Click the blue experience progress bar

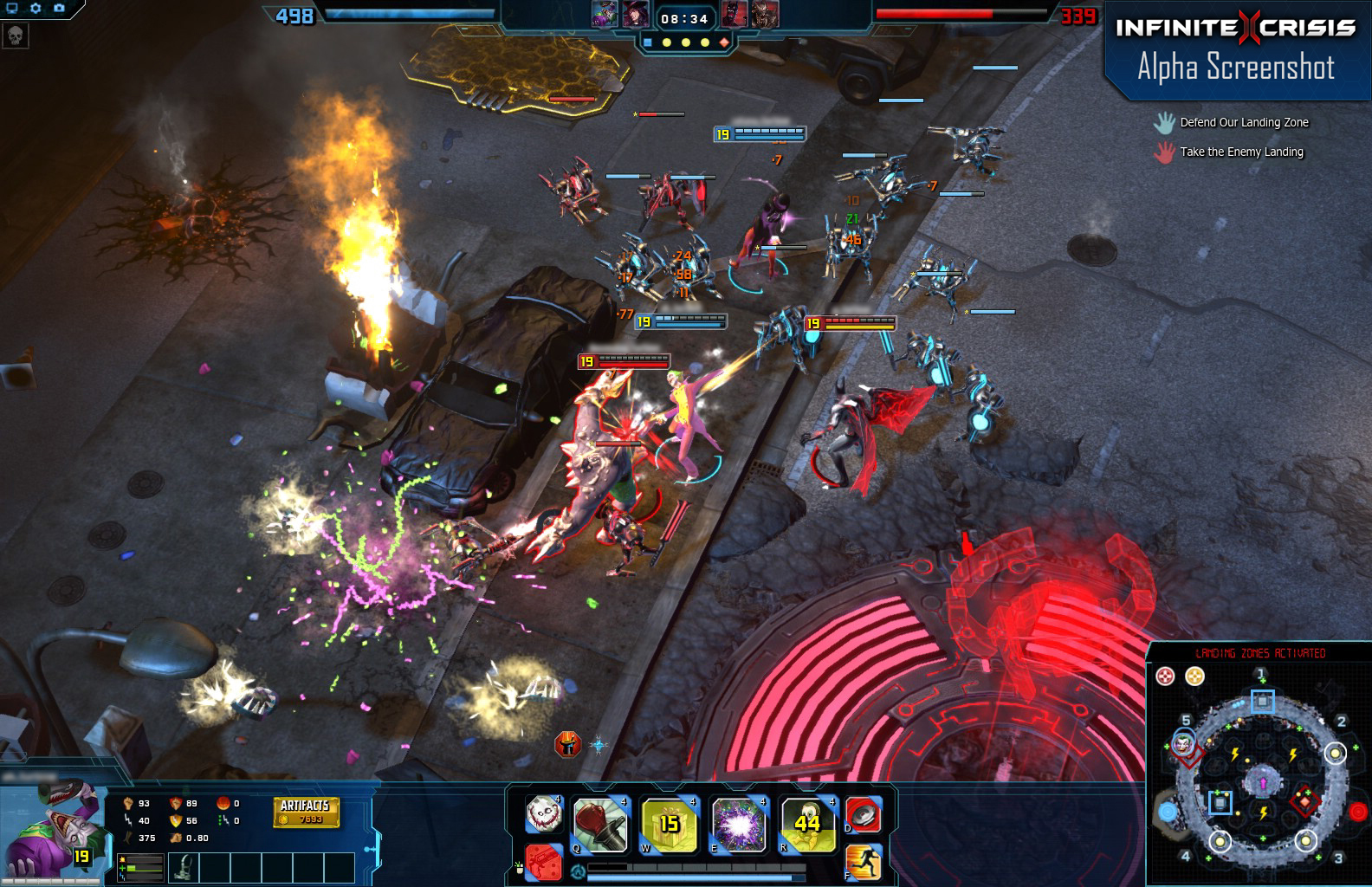696,877
